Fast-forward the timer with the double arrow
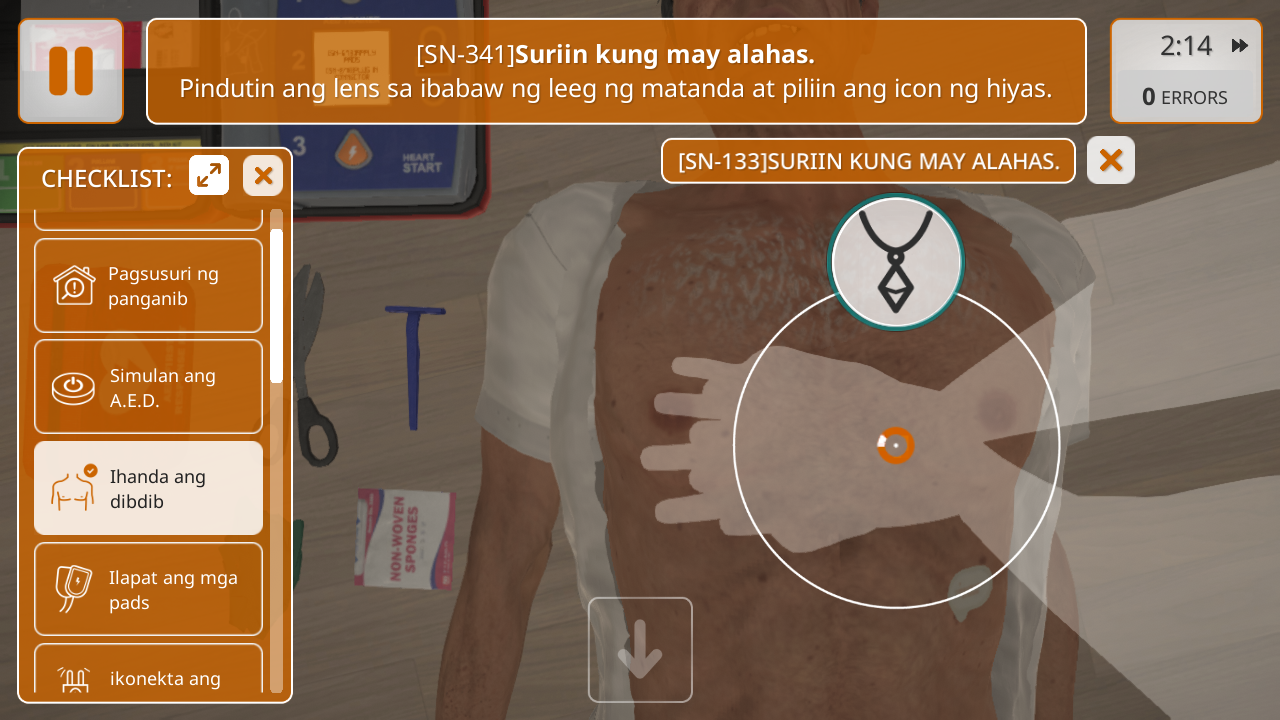The width and height of the screenshot is (1280, 720). pos(1240,46)
